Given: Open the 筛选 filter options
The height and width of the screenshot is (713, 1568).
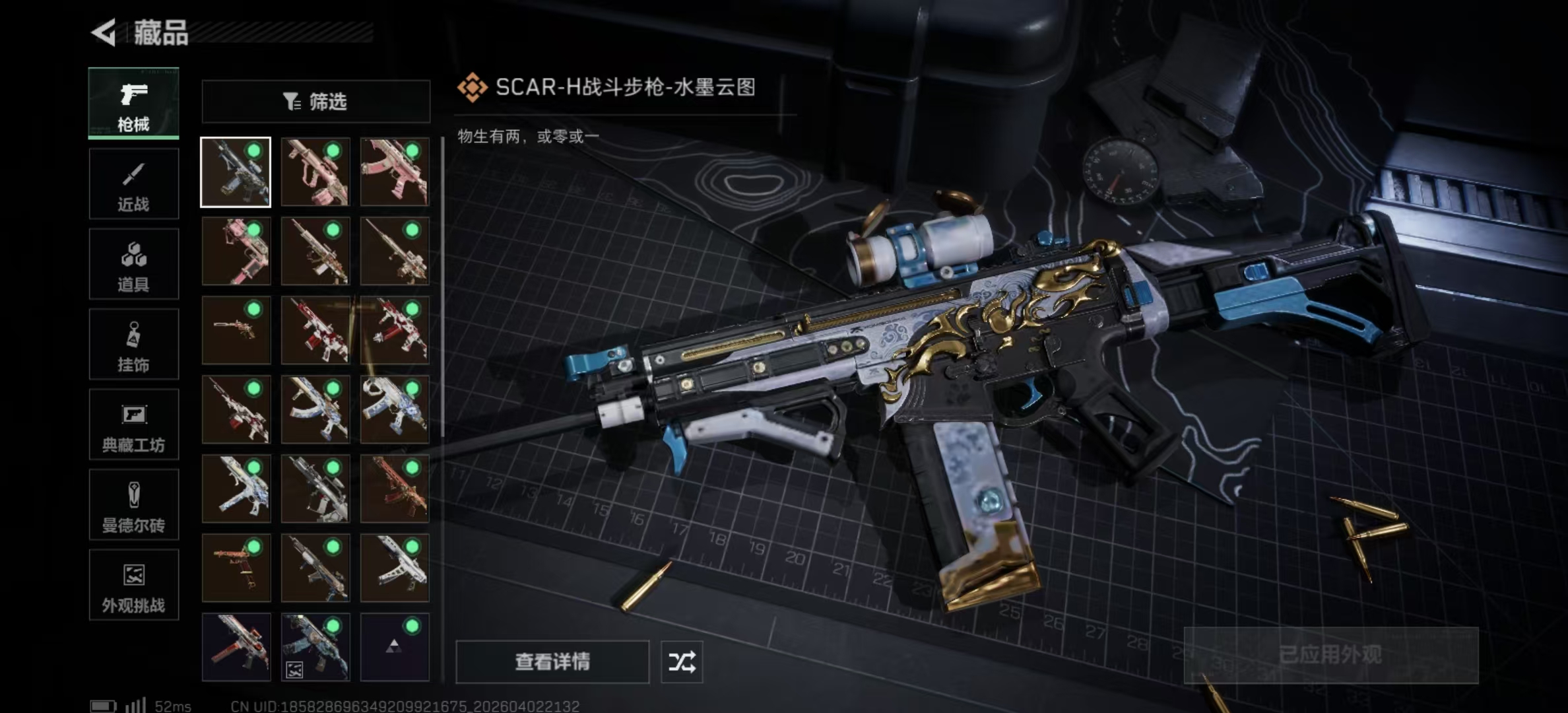Looking at the screenshot, I should click(315, 101).
